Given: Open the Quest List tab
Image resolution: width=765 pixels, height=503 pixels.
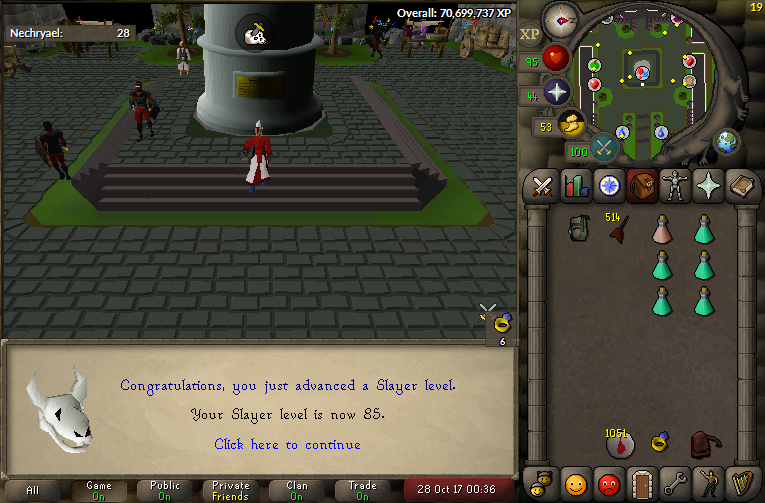Looking at the screenshot, I should (x=608, y=187).
